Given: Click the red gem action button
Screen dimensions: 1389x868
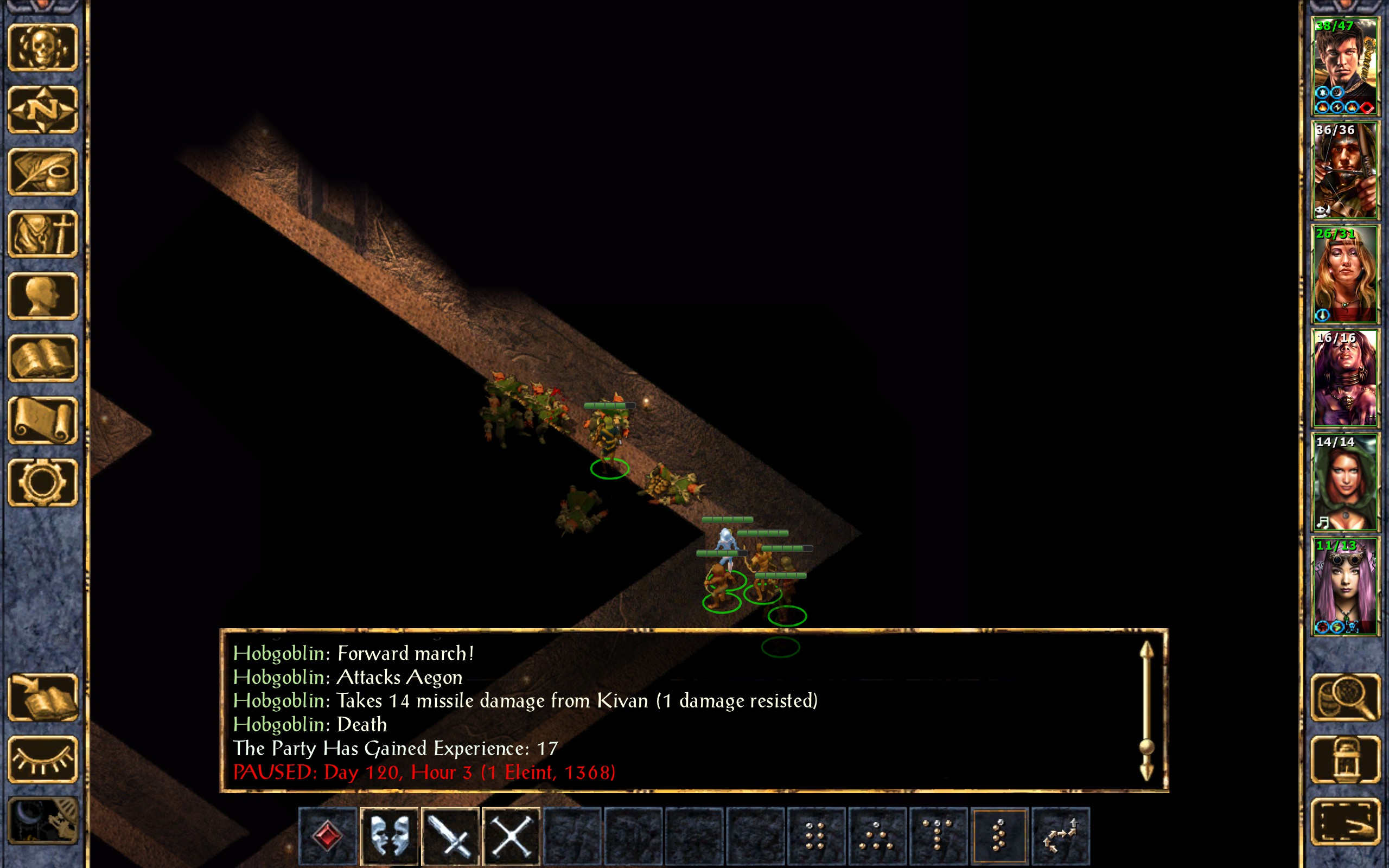Looking at the screenshot, I should [328, 835].
